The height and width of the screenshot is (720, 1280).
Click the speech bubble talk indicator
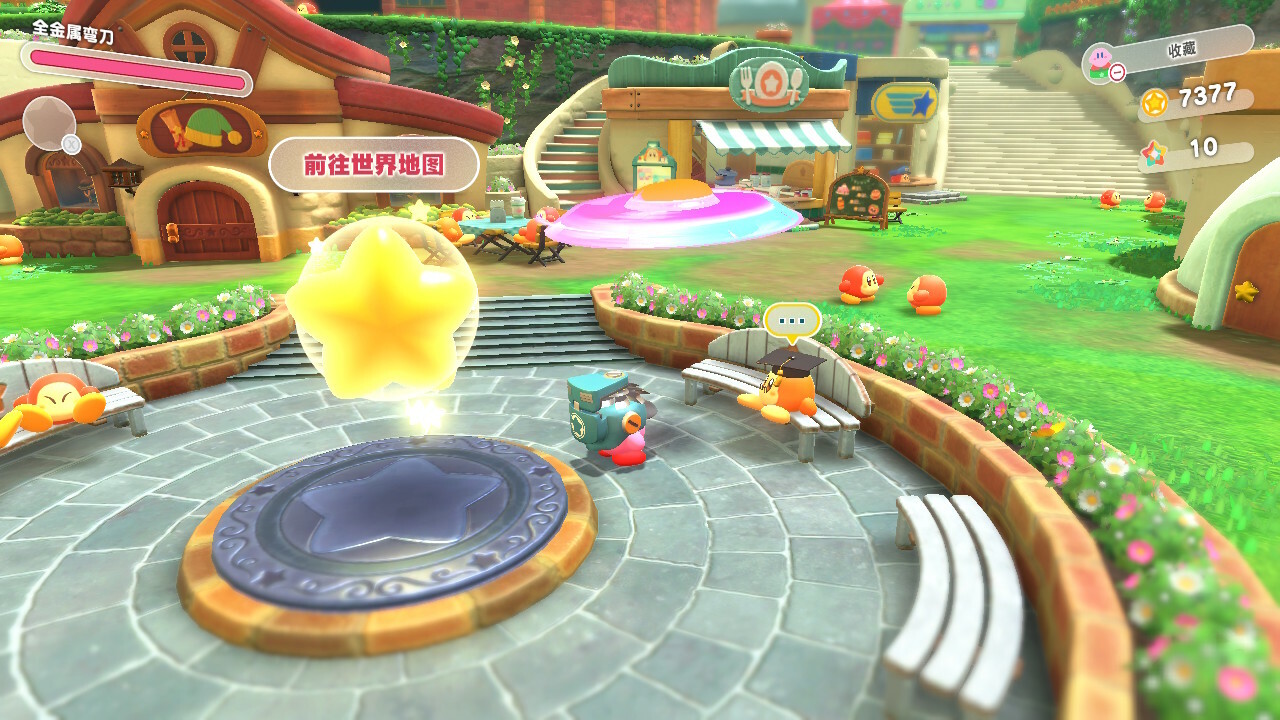[x=792, y=322]
